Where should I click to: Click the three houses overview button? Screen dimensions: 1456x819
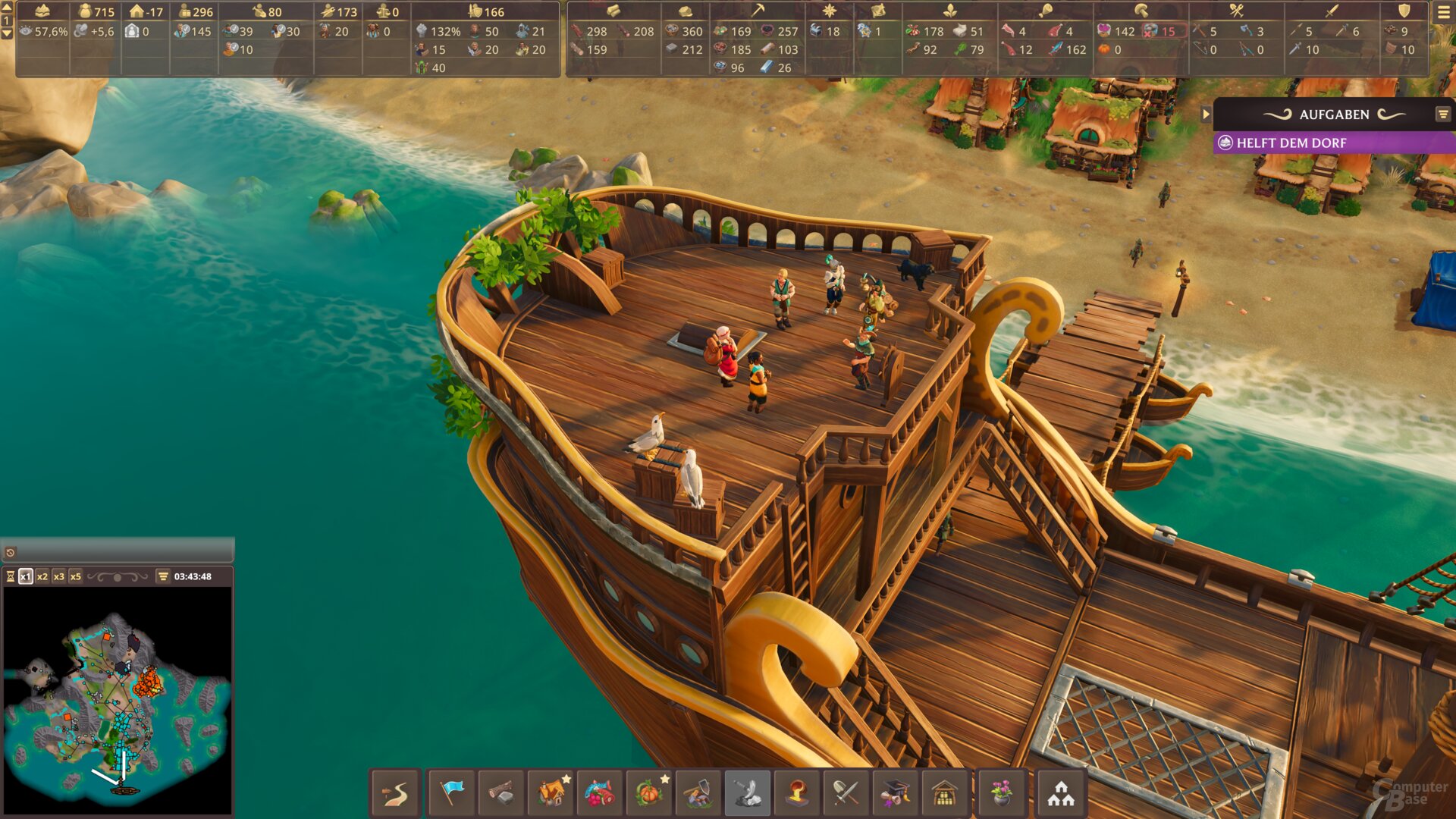click(x=1061, y=793)
